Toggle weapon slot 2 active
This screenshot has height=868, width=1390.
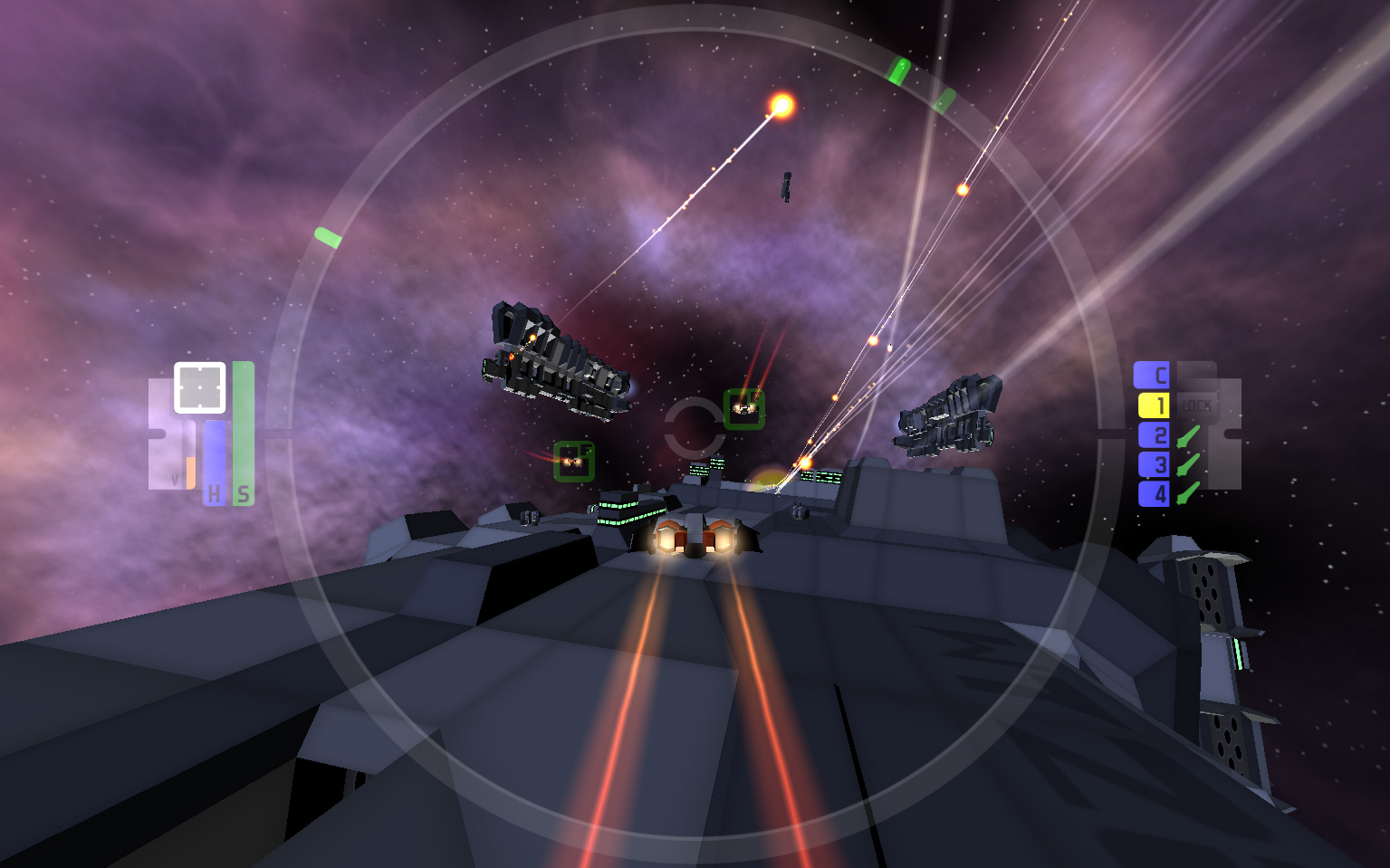click(x=1153, y=435)
